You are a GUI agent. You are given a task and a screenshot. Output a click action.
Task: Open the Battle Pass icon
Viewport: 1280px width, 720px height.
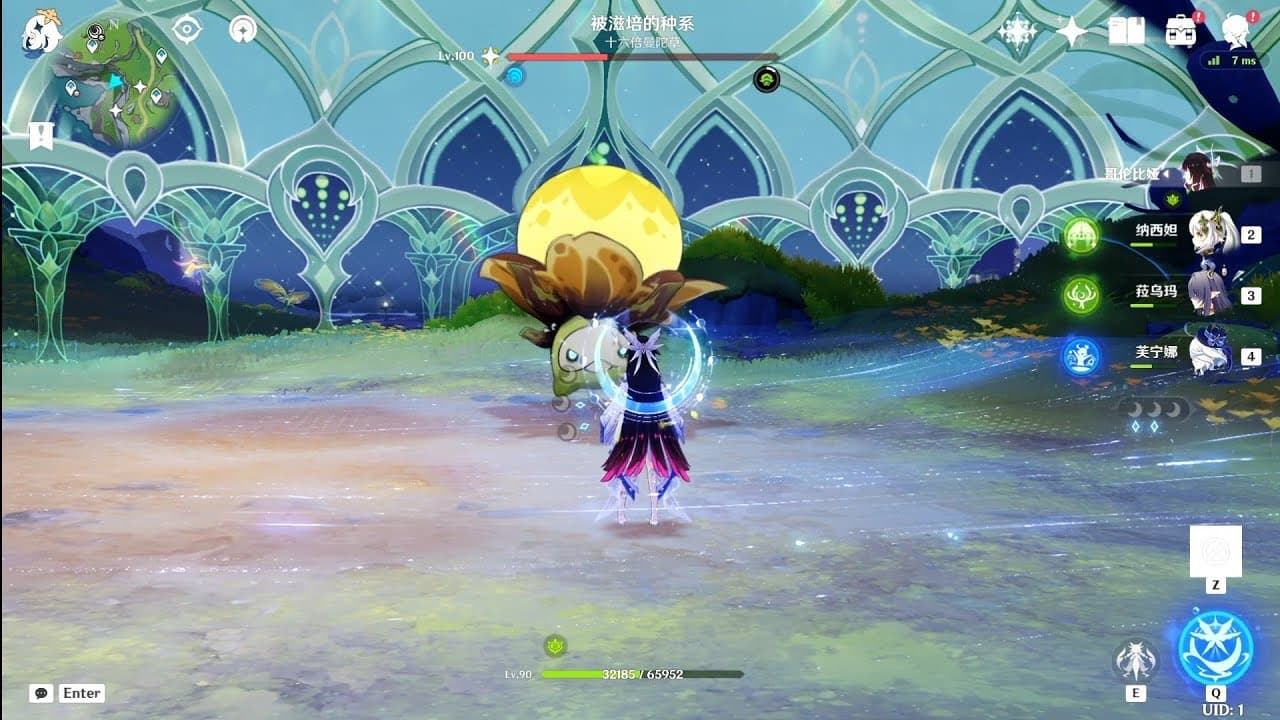pyautogui.click(x=1017, y=28)
